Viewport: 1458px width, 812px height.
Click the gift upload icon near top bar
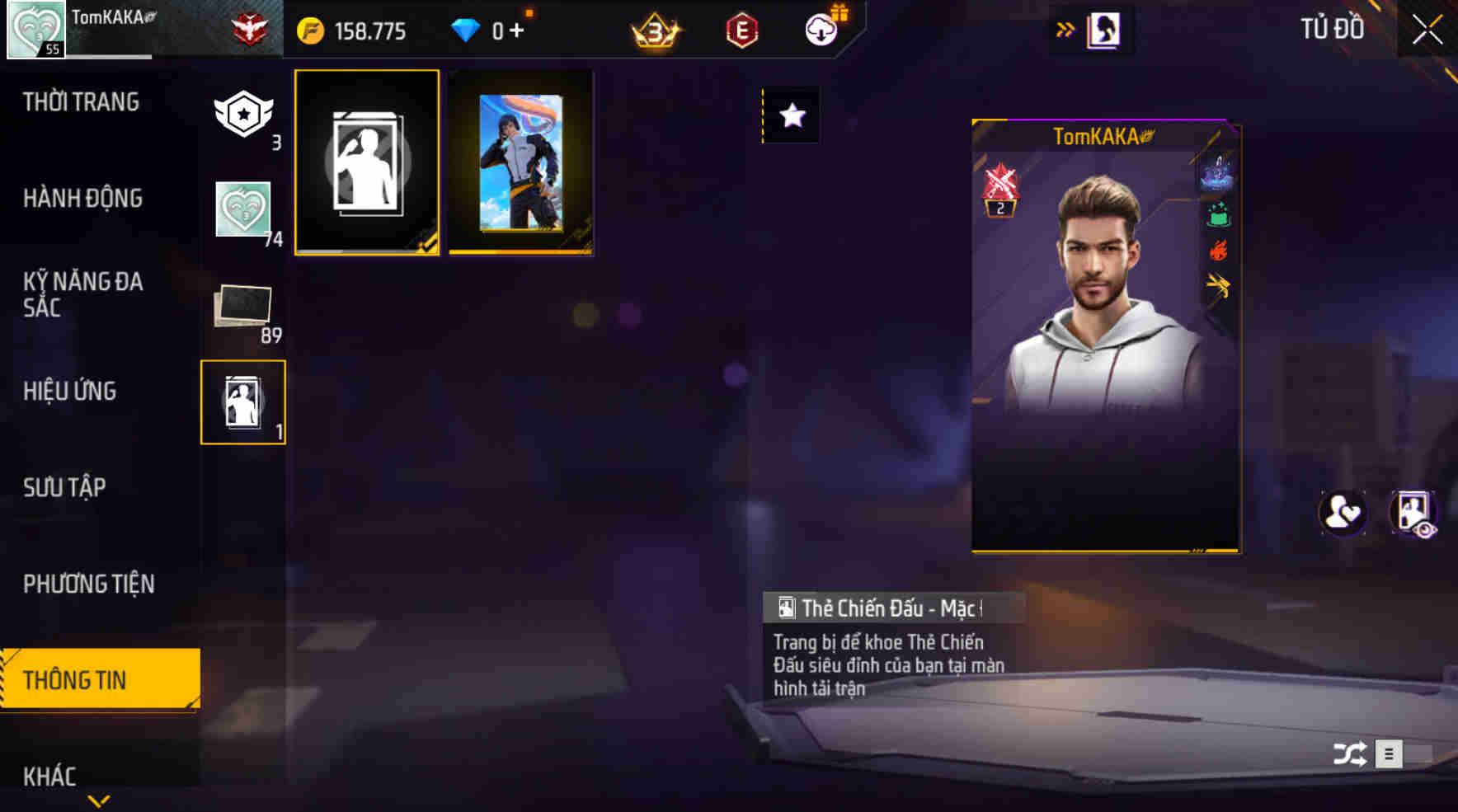(822, 29)
